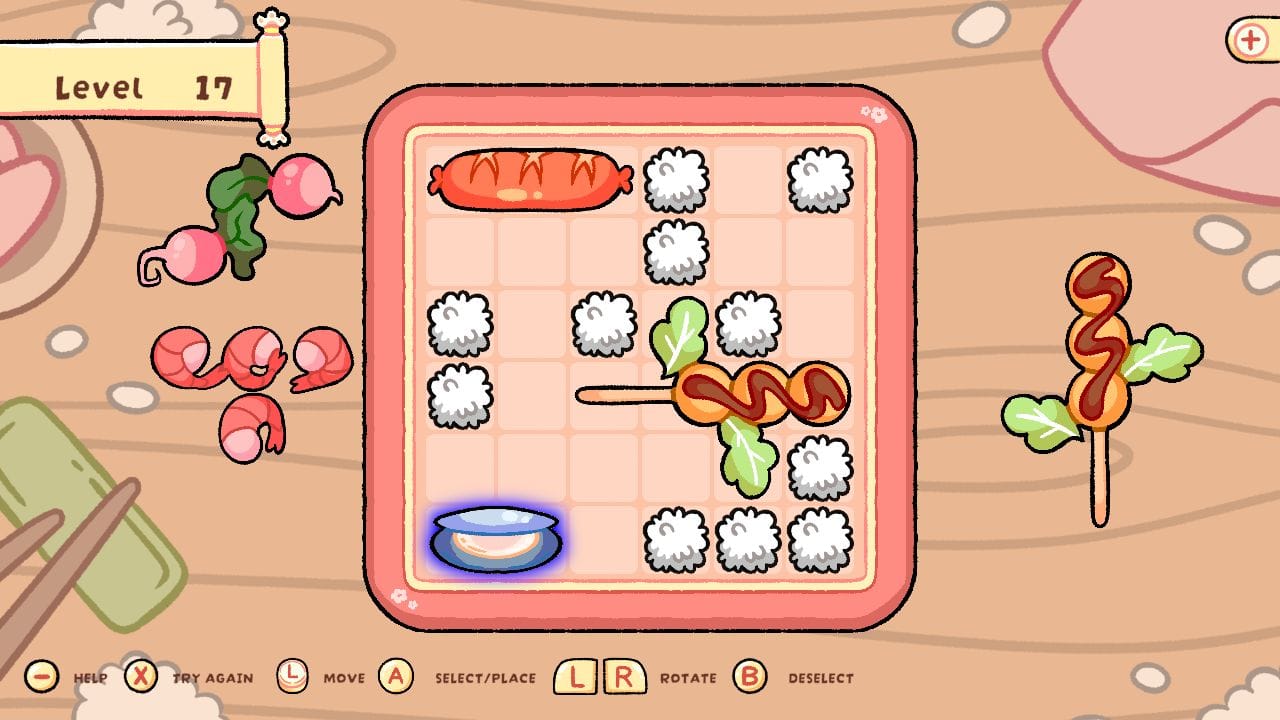Click the Try Again label text
This screenshot has width=1280, height=720.
point(212,679)
